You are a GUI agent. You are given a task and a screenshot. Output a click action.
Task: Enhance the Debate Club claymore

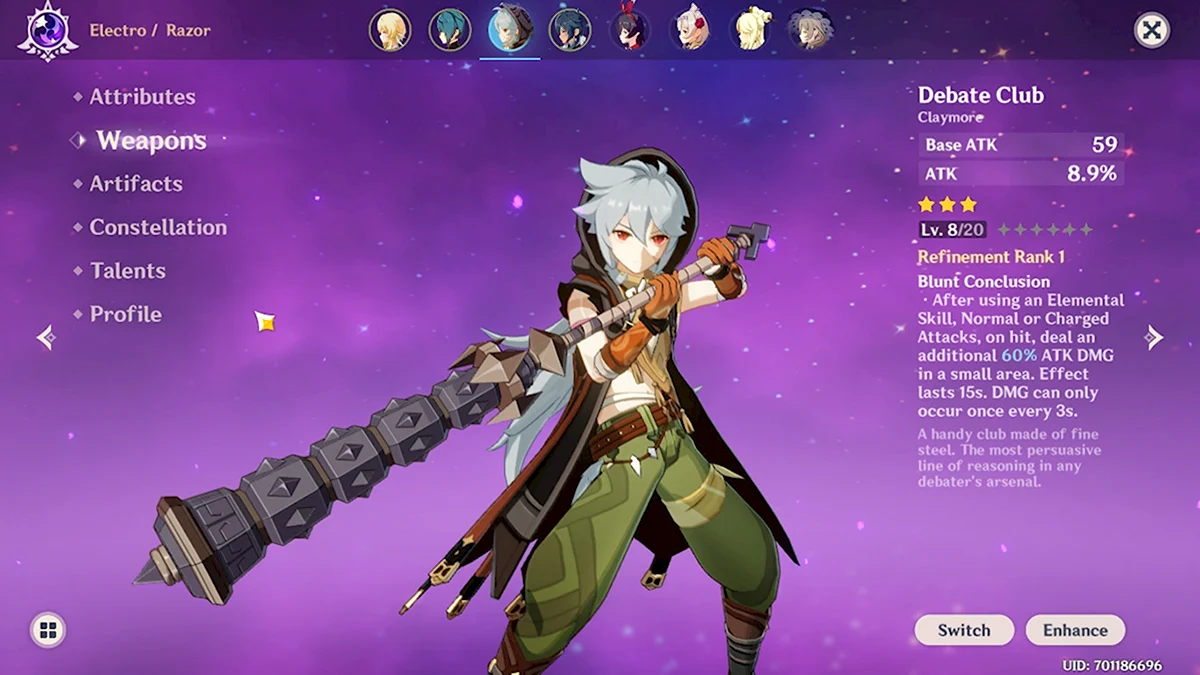coord(1075,630)
